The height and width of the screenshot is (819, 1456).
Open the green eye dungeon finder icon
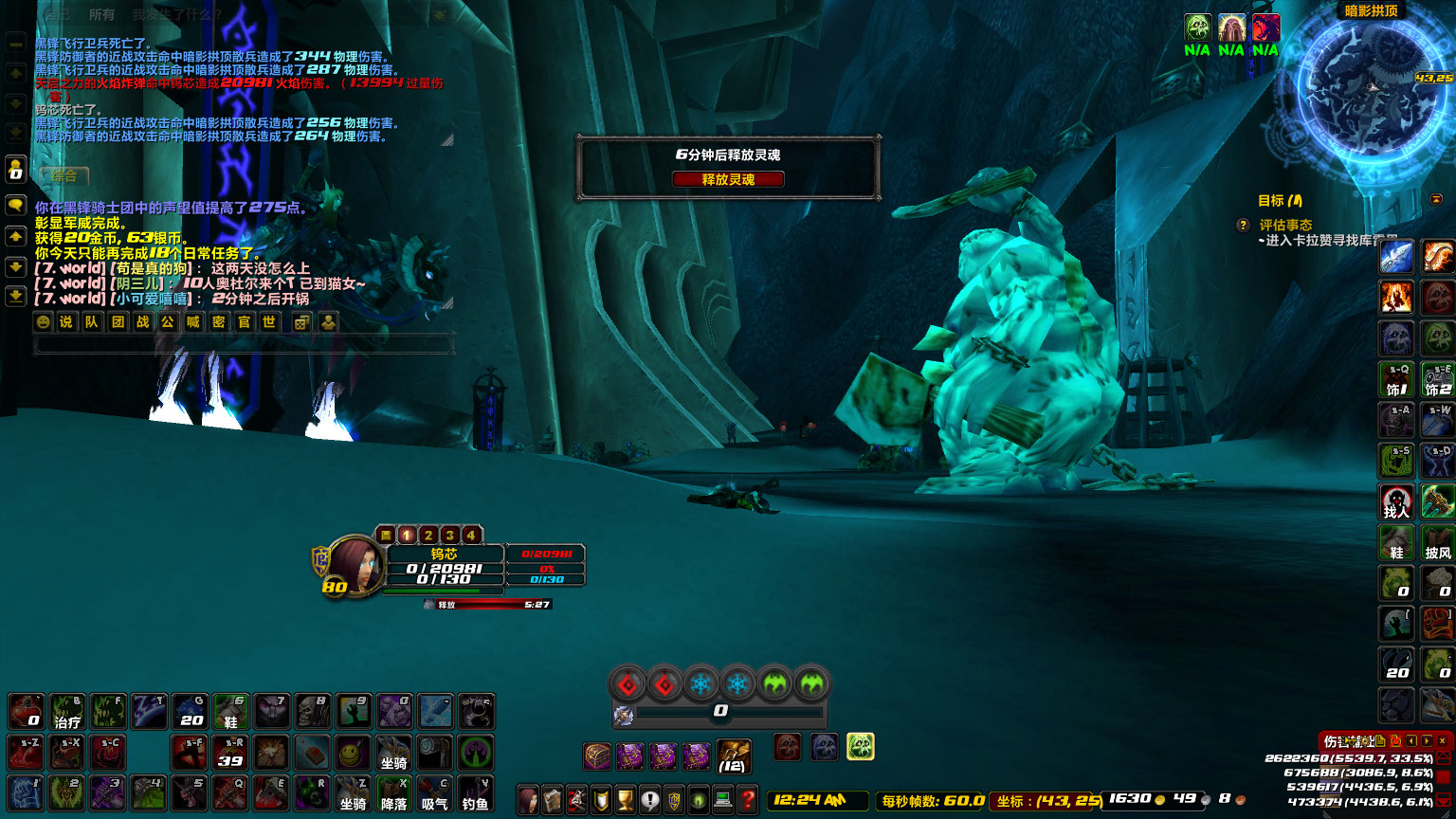(x=700, y=797)
